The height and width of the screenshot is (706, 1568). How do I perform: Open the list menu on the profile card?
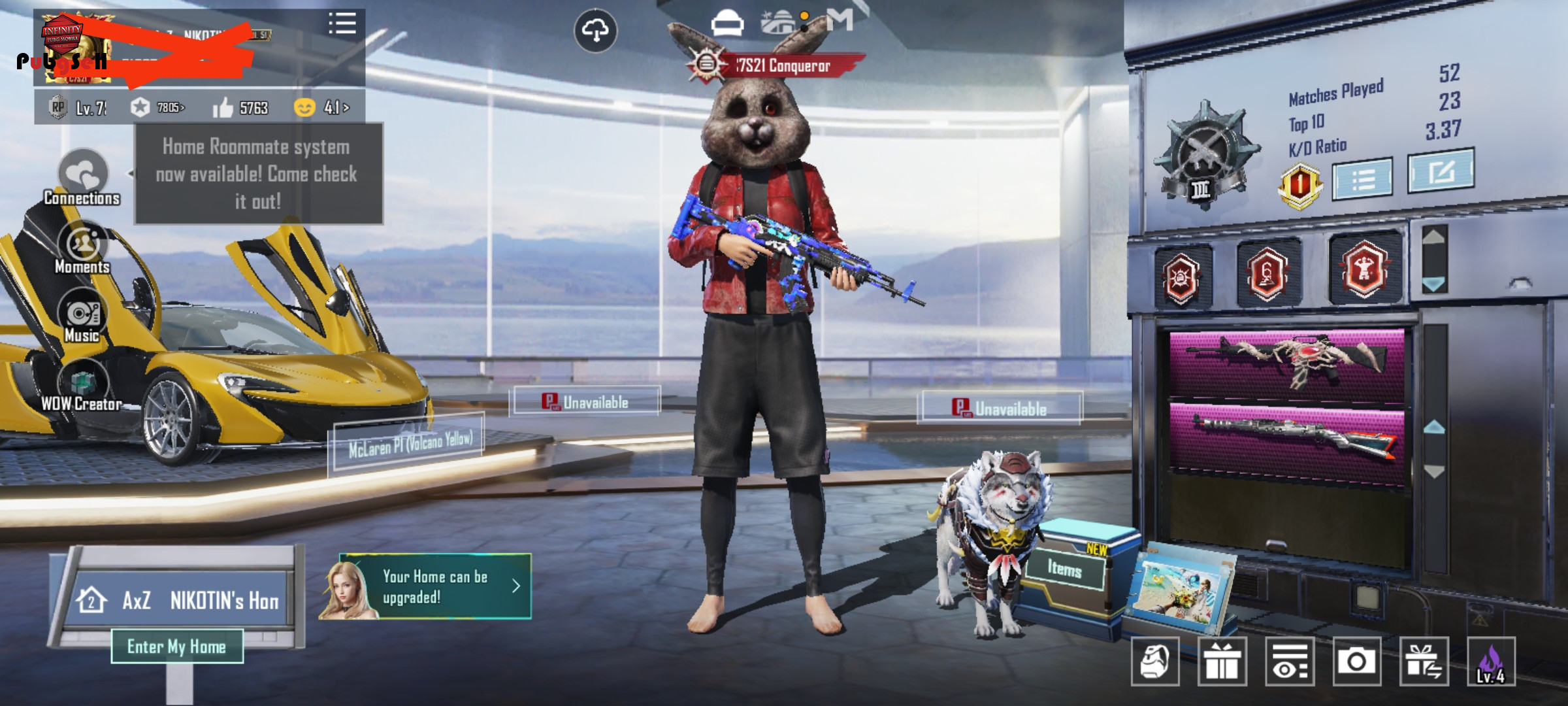(342, 24)
